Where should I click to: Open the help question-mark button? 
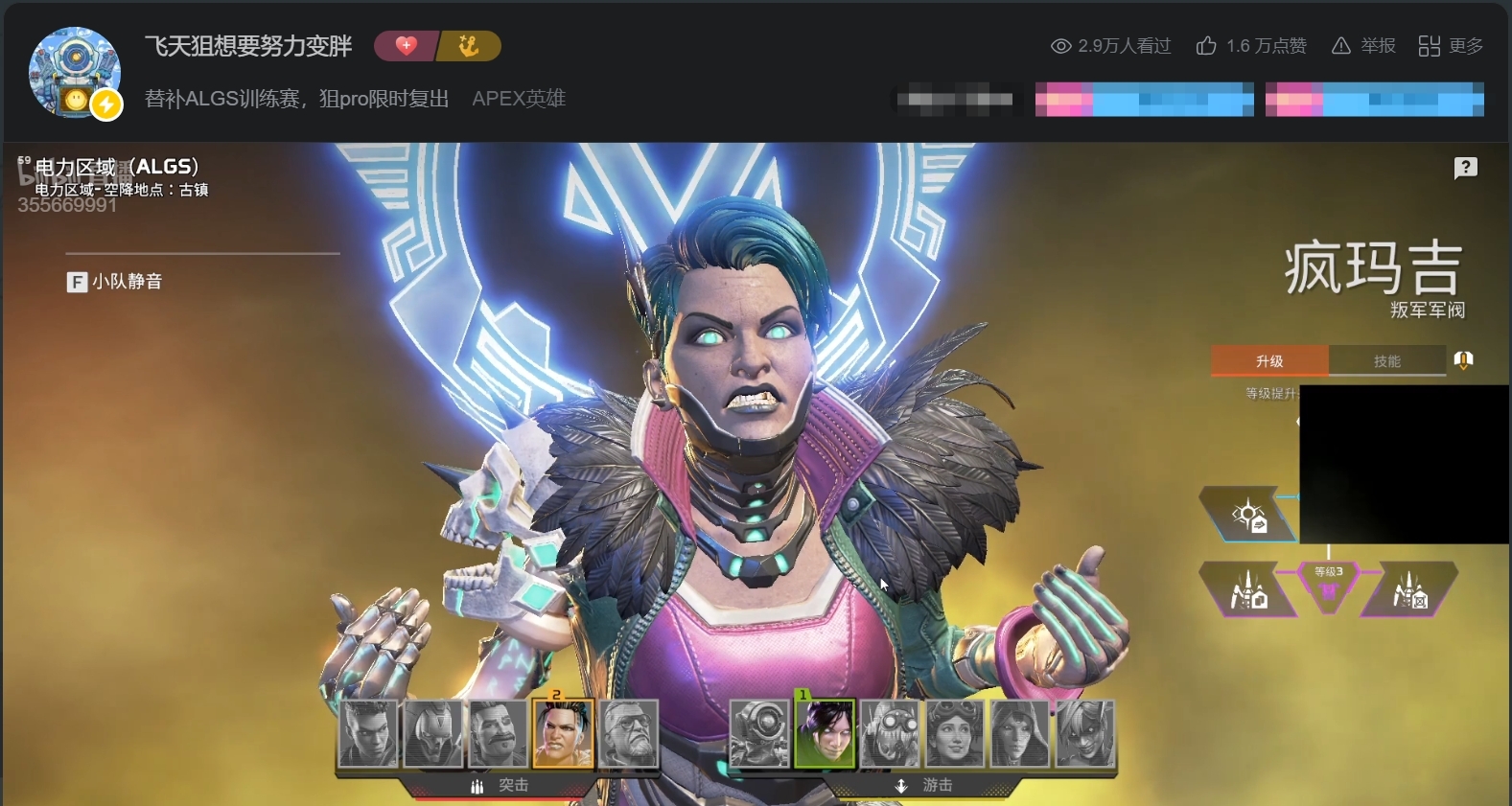coord(1464,168)
